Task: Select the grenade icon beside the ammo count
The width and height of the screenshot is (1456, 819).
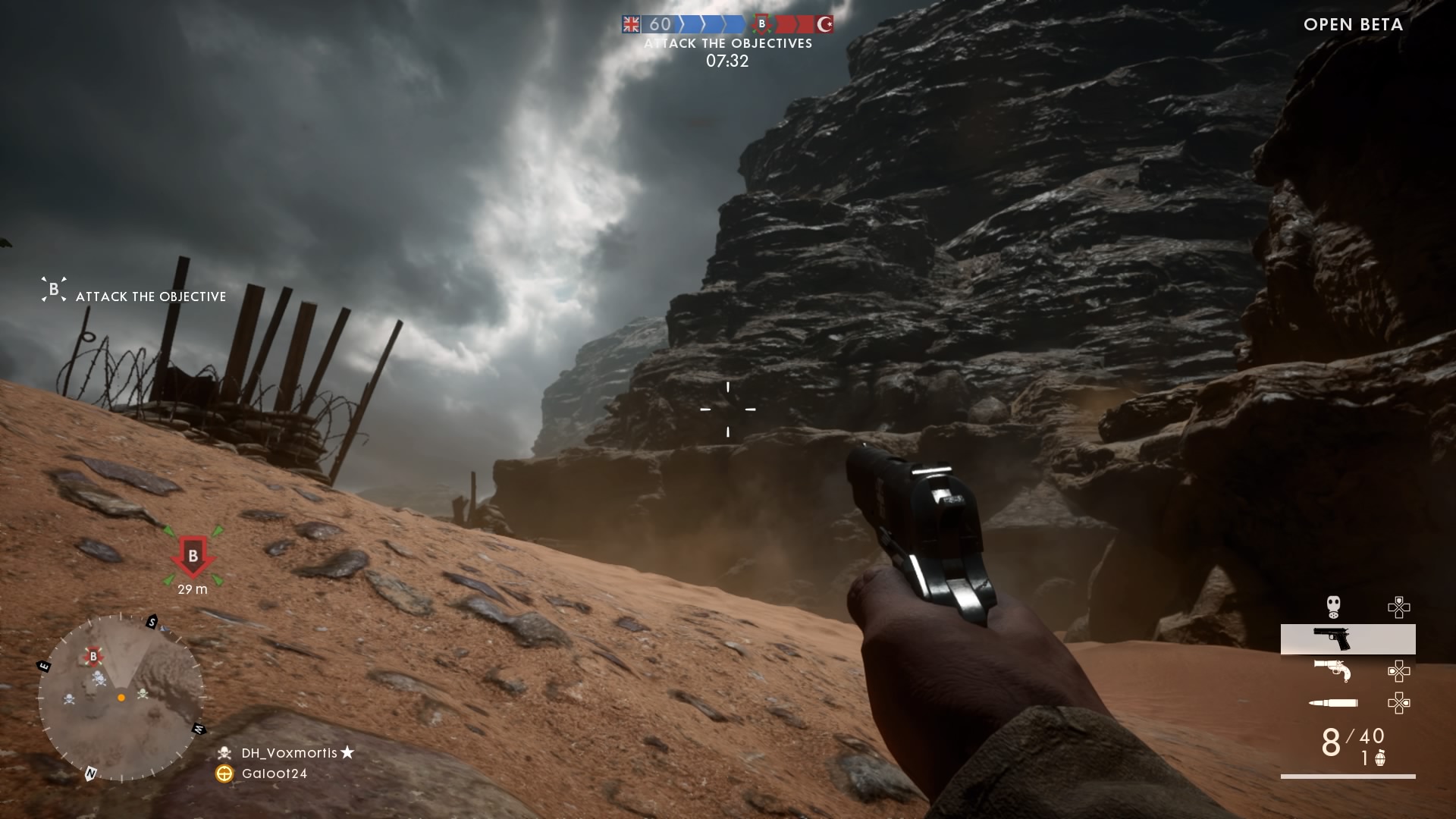Action: [x=1380, y=758]
